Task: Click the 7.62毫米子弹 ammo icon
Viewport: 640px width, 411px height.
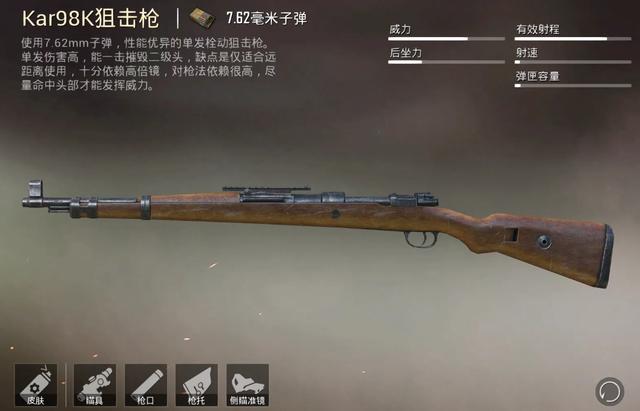Action: (x=207, y=18)
